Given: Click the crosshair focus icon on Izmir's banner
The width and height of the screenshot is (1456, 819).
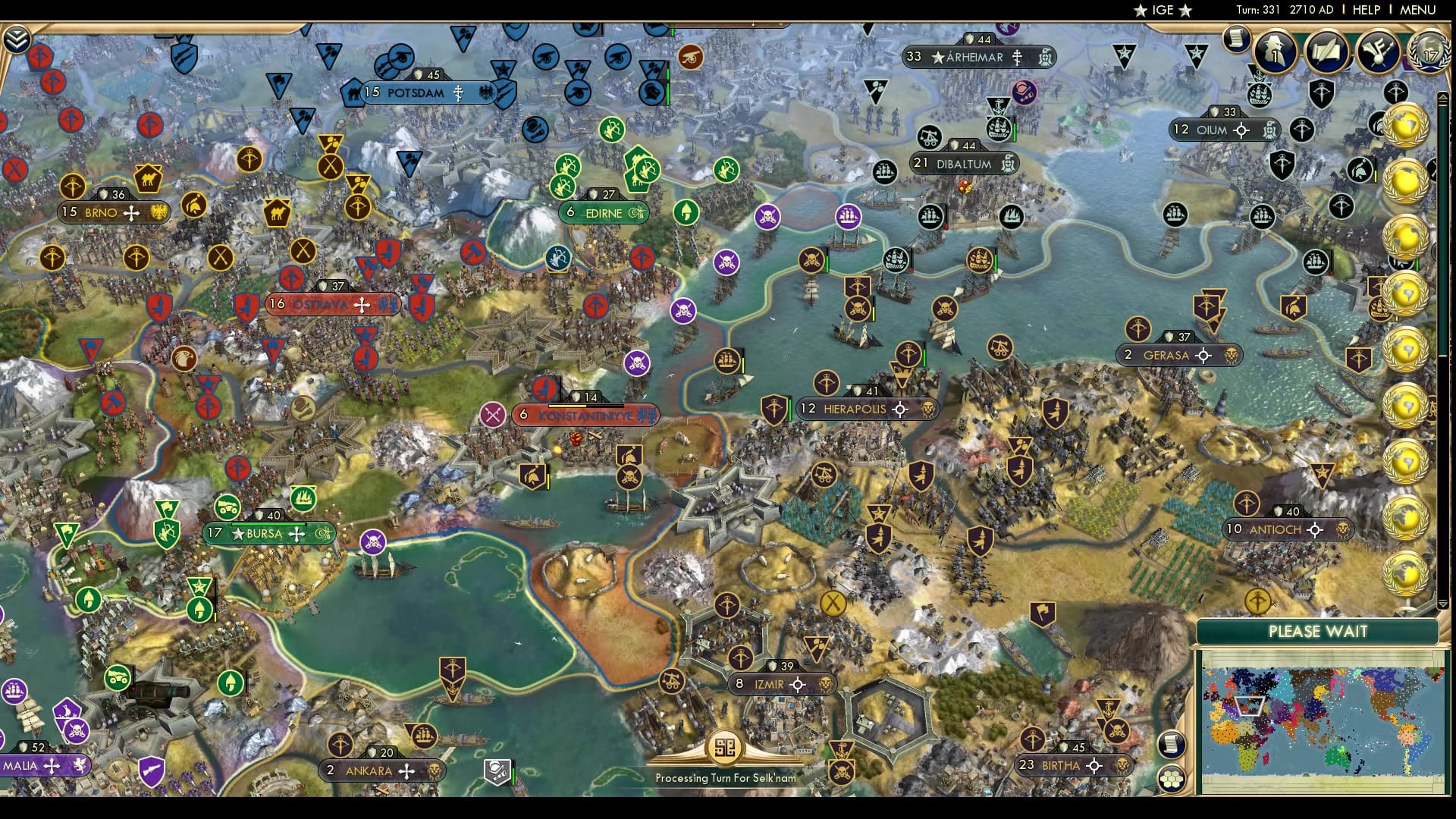Looking at the screenshot, I should tap(799, 684).
